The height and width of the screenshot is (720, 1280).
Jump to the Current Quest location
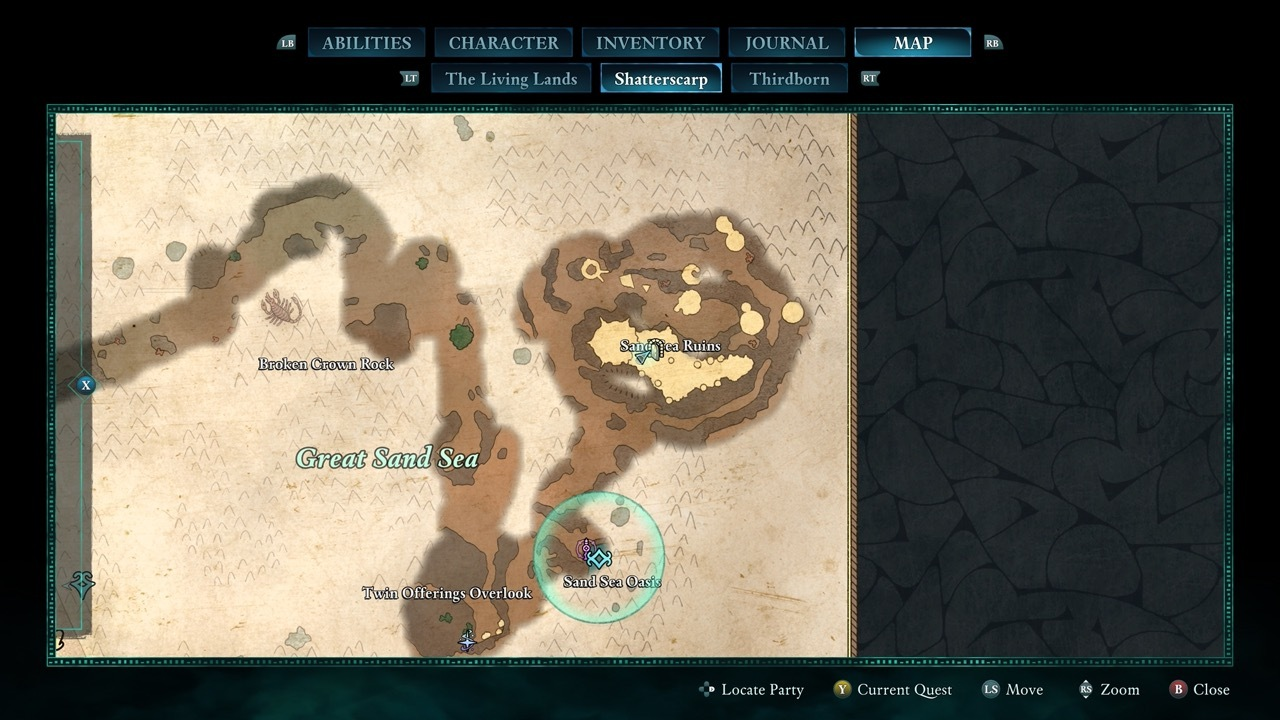coord(893,690)
